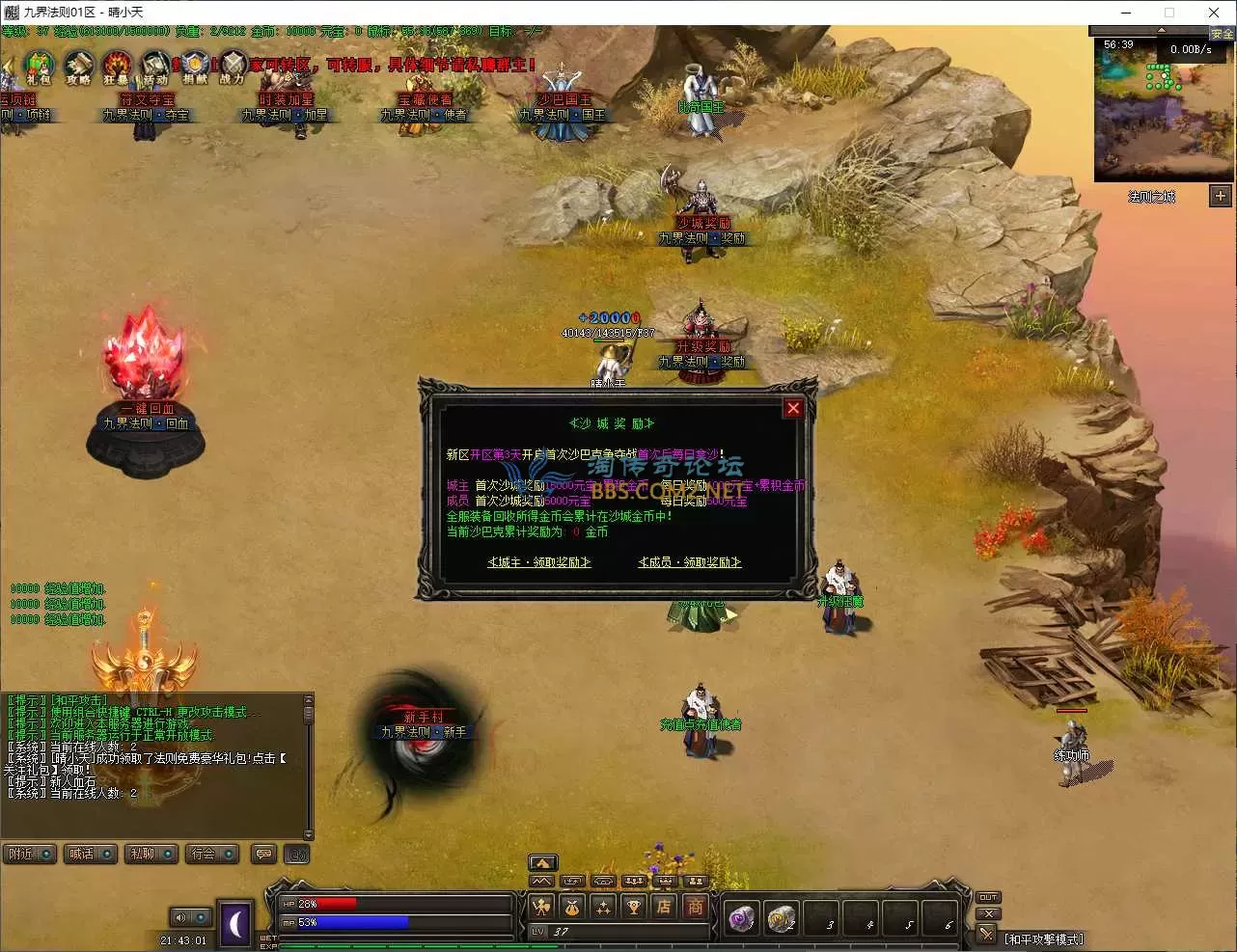Open the 战力 combat power icon
Image resolution: width=1237 pixels, height=952 pixels.
coord(233,68)
